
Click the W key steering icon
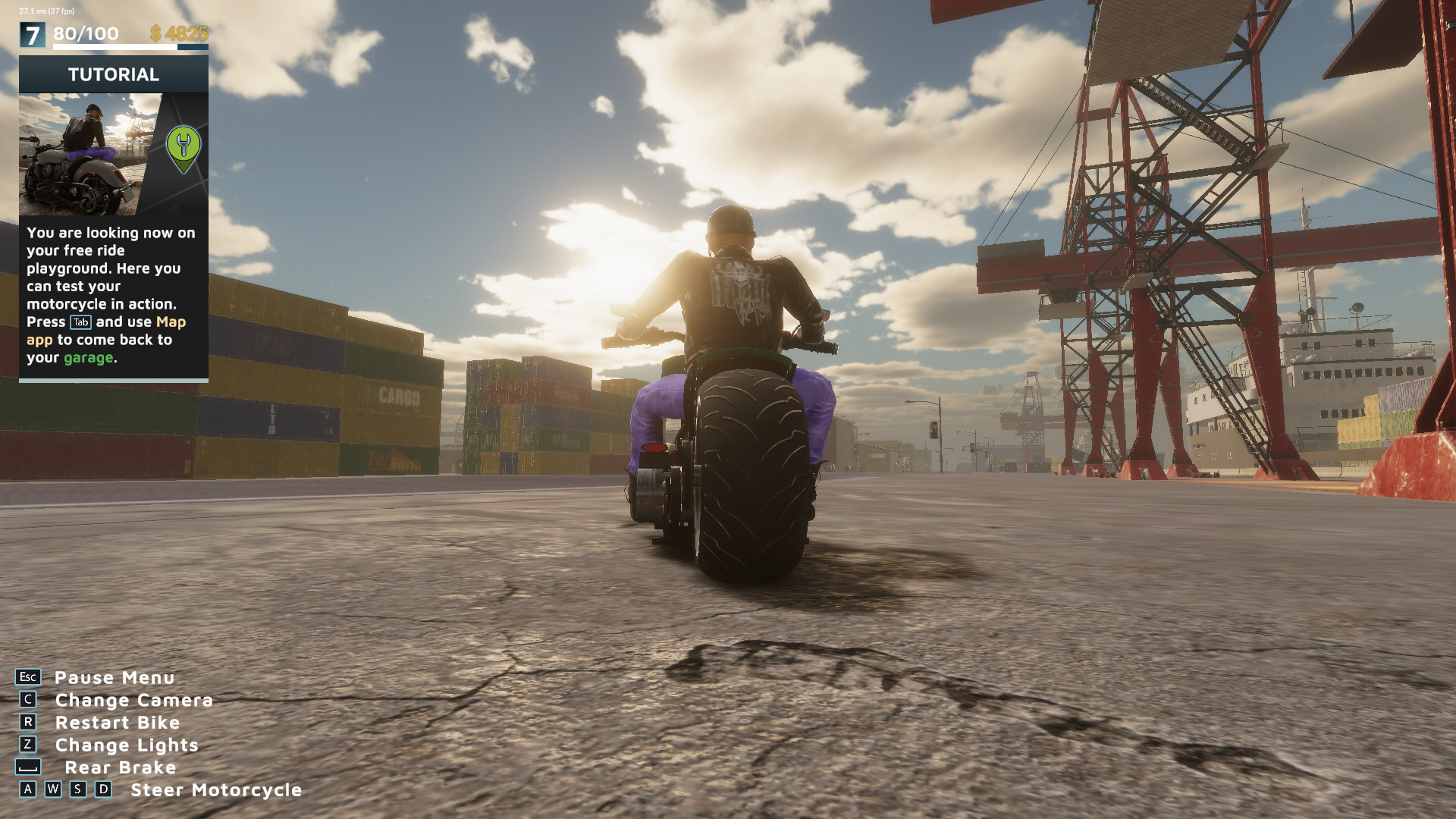coord(52,790)
